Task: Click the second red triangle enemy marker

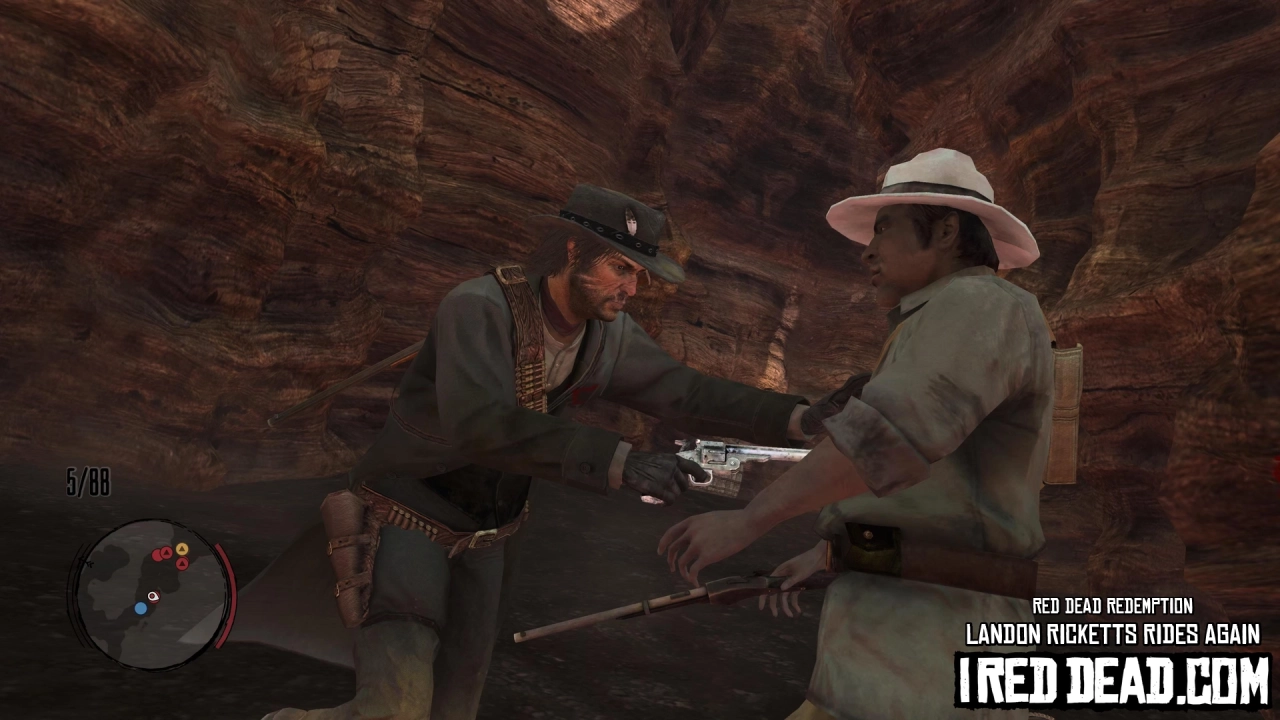Action: click(x=181, y=563)
